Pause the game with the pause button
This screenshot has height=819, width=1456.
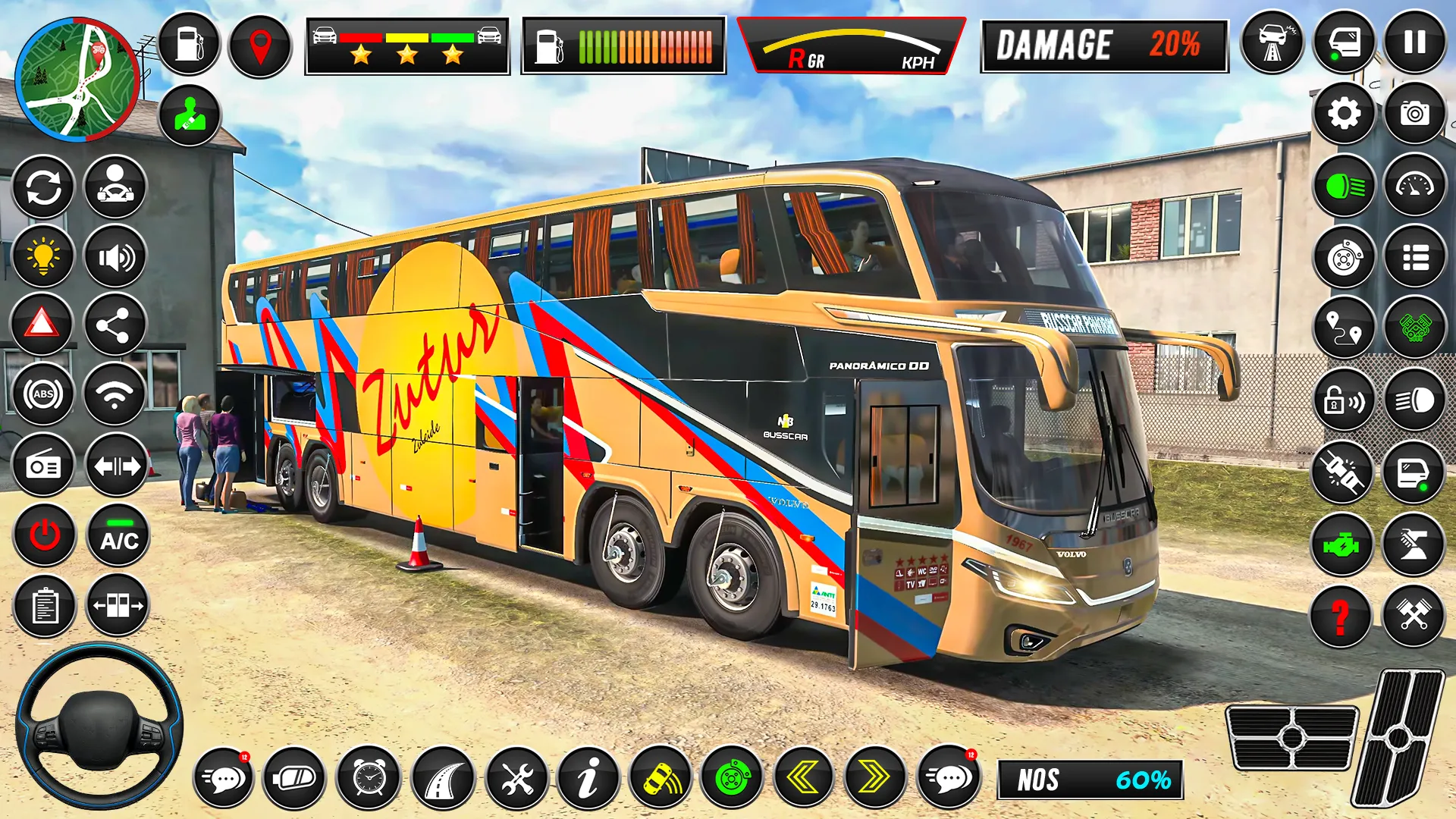(x=1414, y=42)
